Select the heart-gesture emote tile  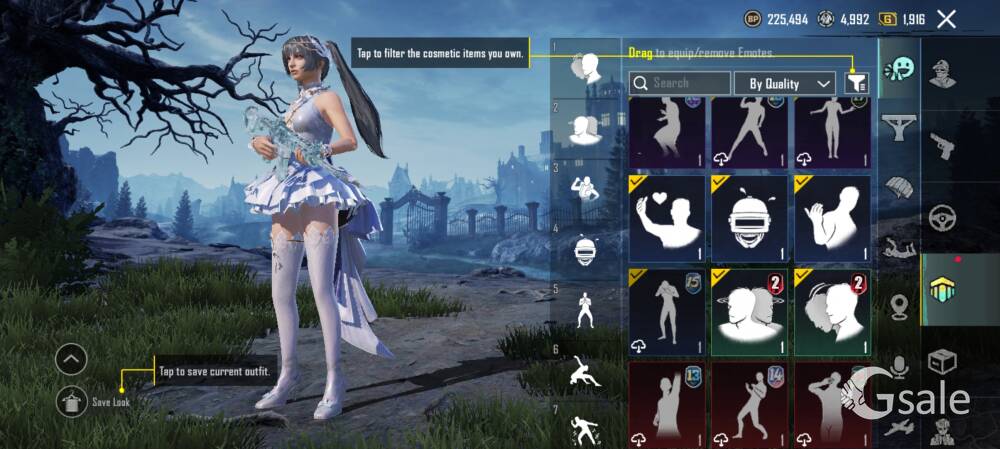tap(667, 217)
